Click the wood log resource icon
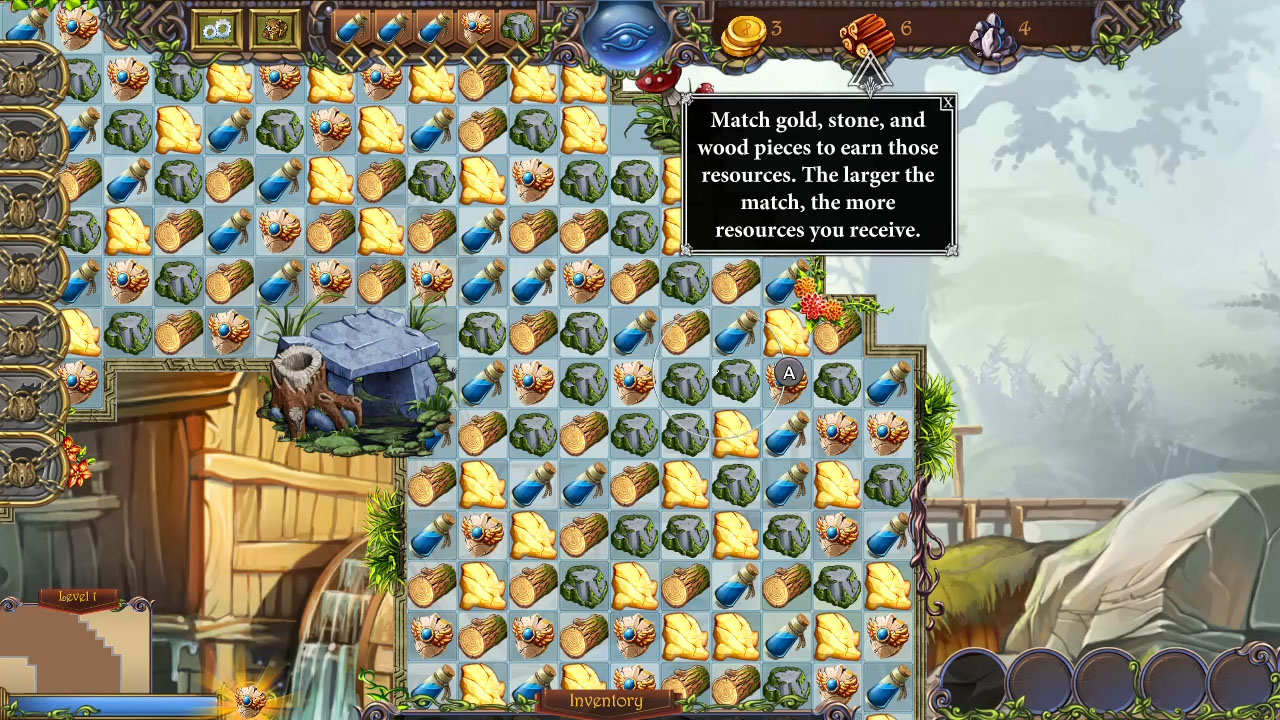This screenshot has width=1280, height=720. pyautogui.click(x=865, y=32)
